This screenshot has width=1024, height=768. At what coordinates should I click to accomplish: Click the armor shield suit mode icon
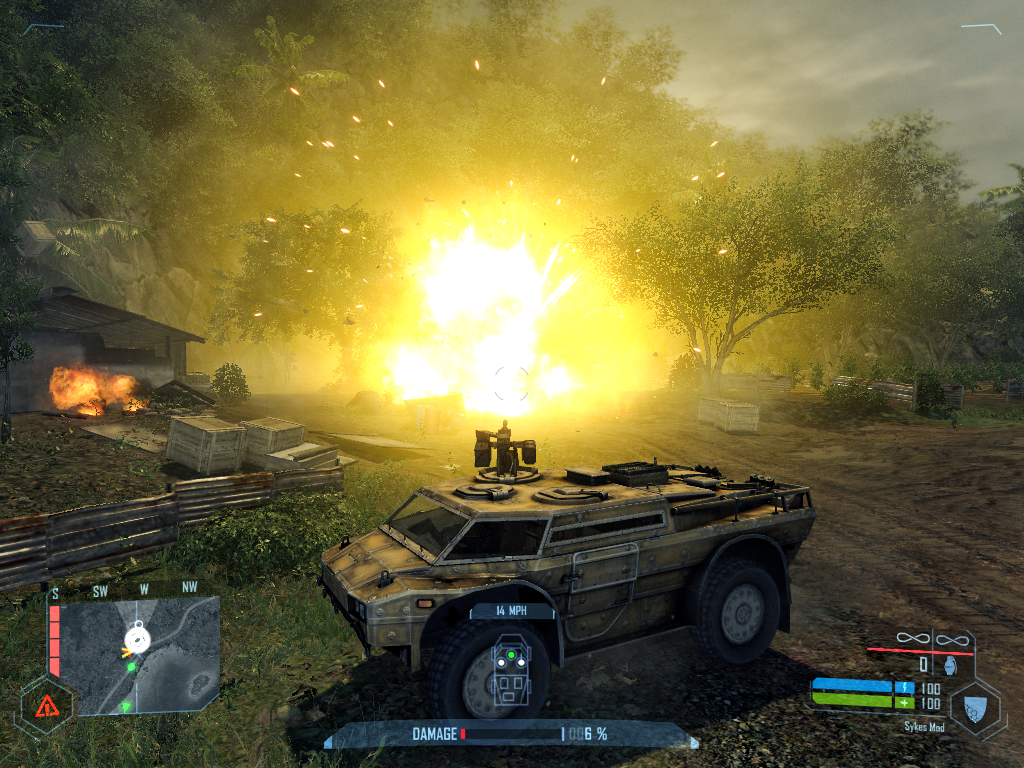977,708
